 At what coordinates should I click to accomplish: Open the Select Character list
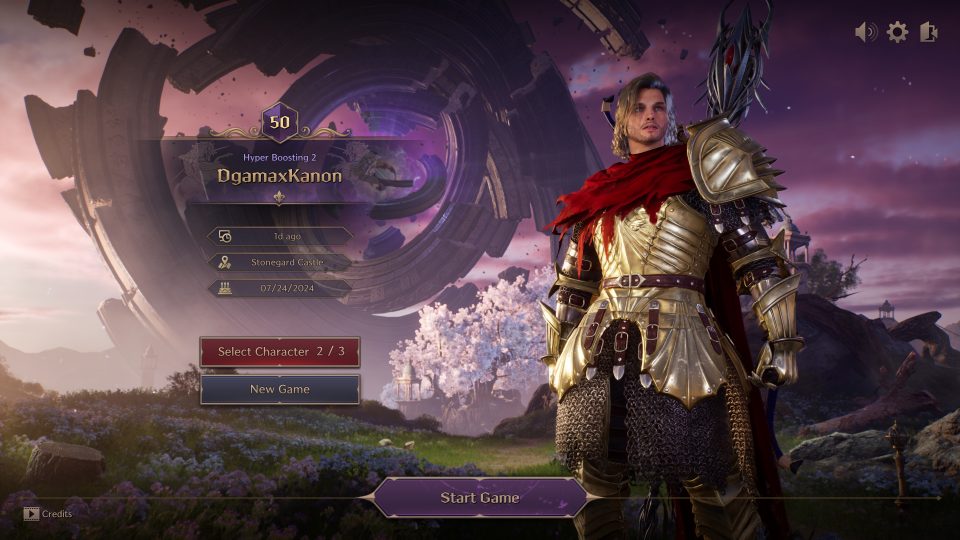coord(280,352)
